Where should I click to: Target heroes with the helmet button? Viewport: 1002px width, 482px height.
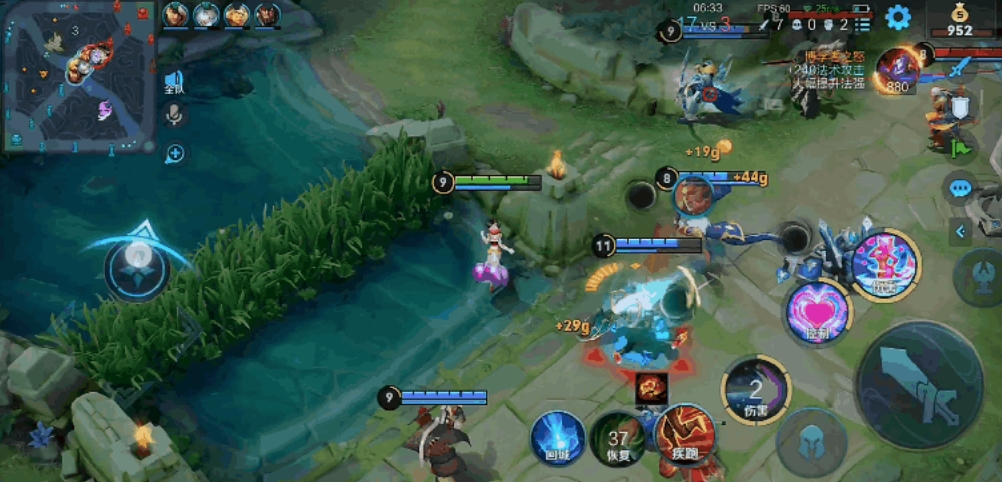pyautogui.click(x=811, y=440)
